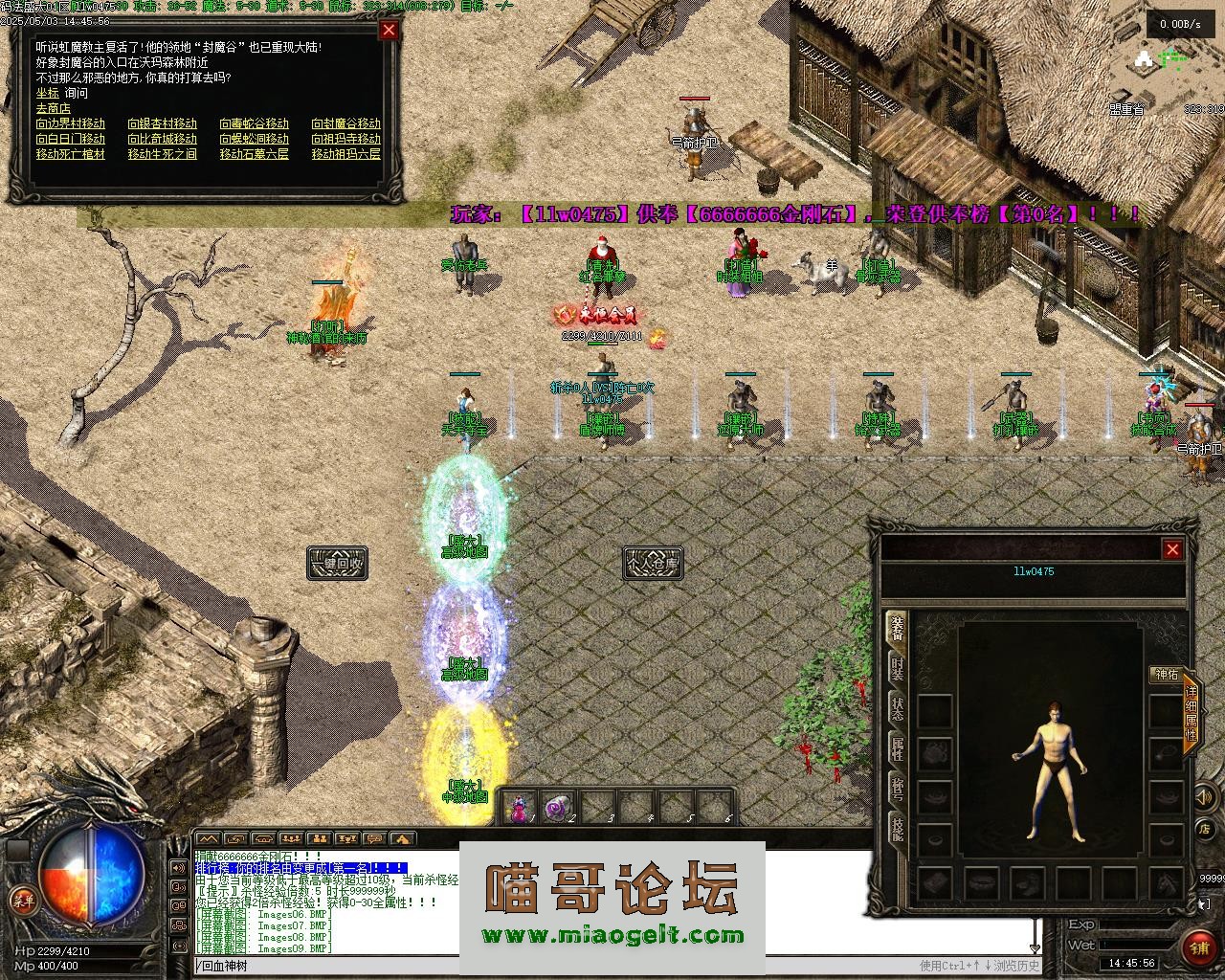This screenshot has width=1225, height=980.
Task: Open the 称号 title tab
Action: pos(897,790)
